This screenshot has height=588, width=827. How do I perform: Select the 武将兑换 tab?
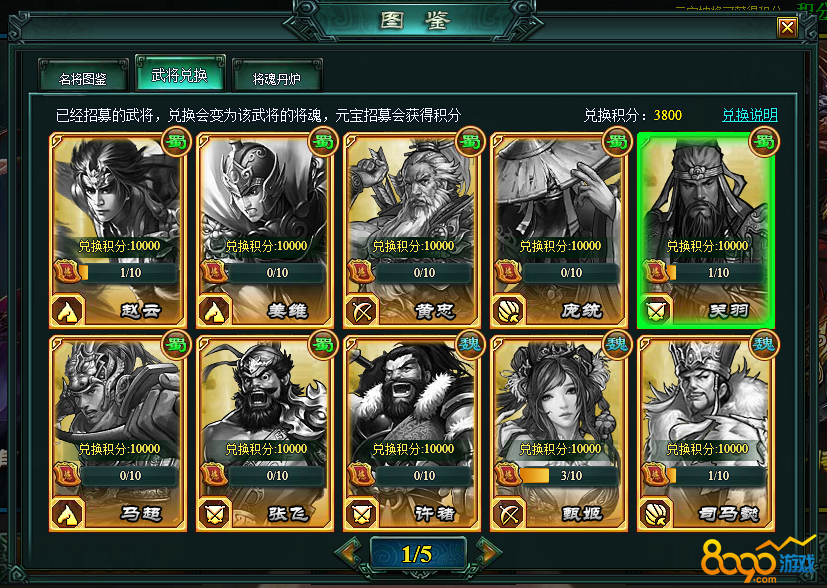180,76
